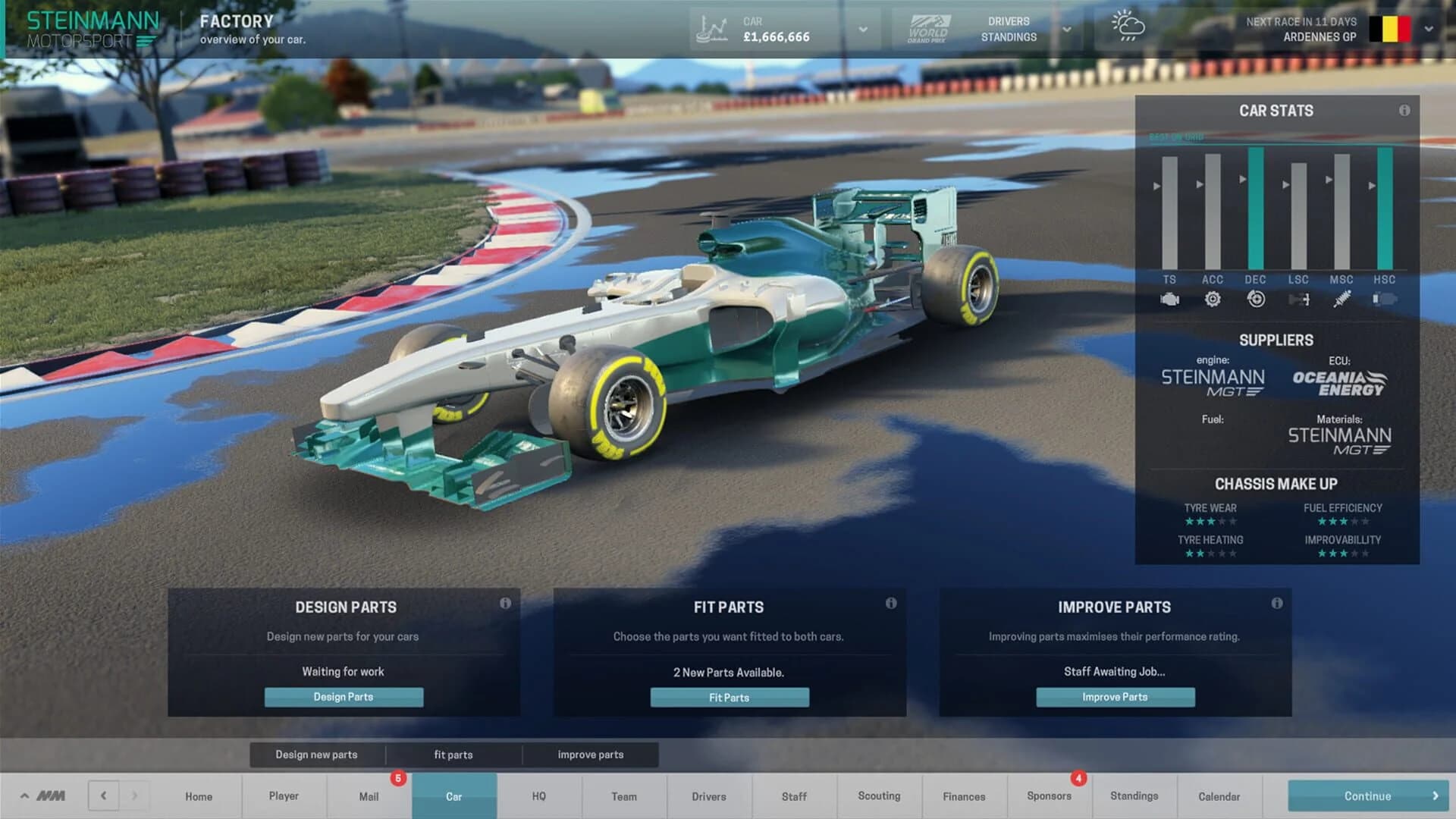Click the Design Parts panel info icon

[507, 604]
